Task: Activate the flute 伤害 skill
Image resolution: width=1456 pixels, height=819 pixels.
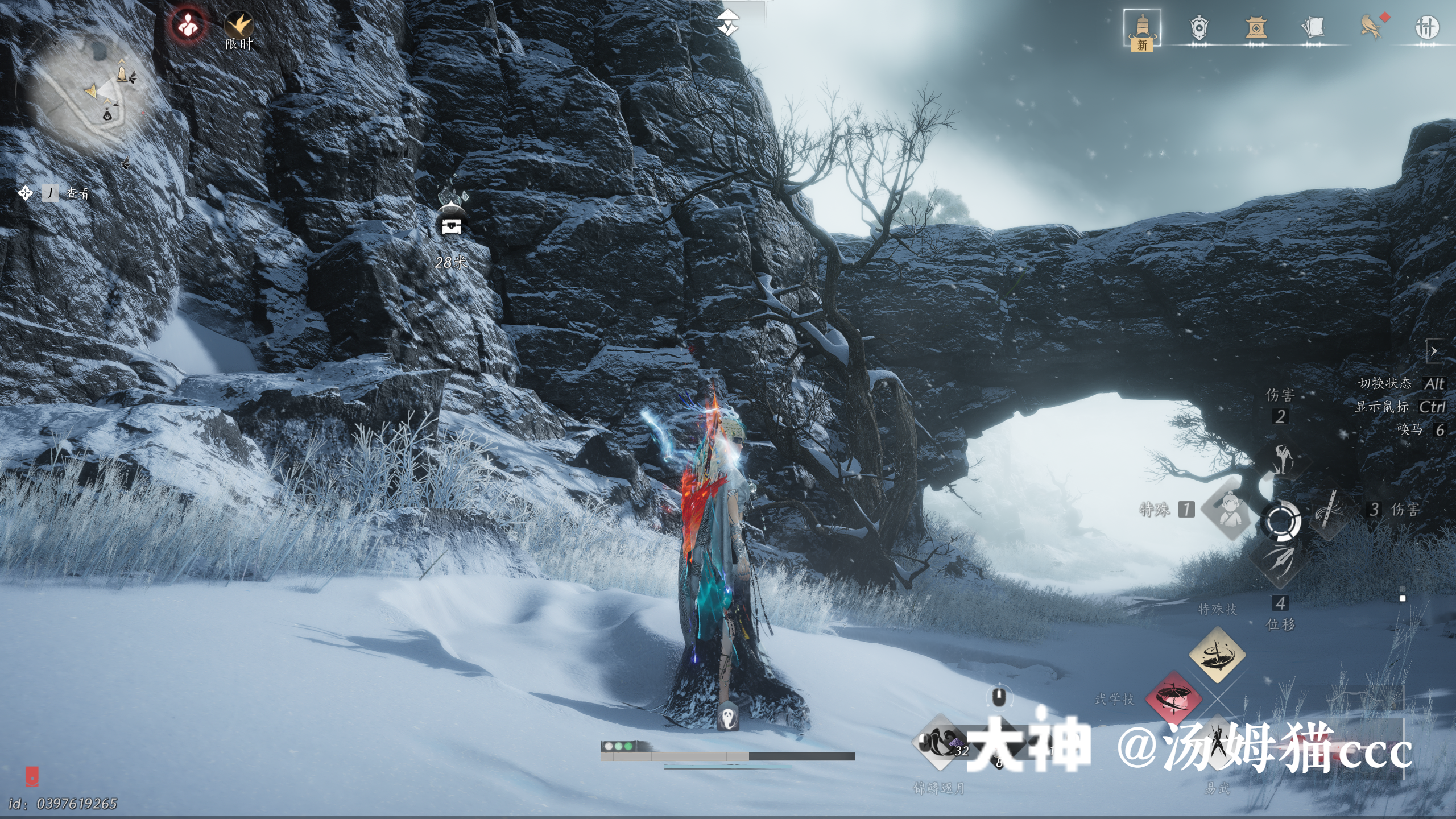Action: [1330, 510]
